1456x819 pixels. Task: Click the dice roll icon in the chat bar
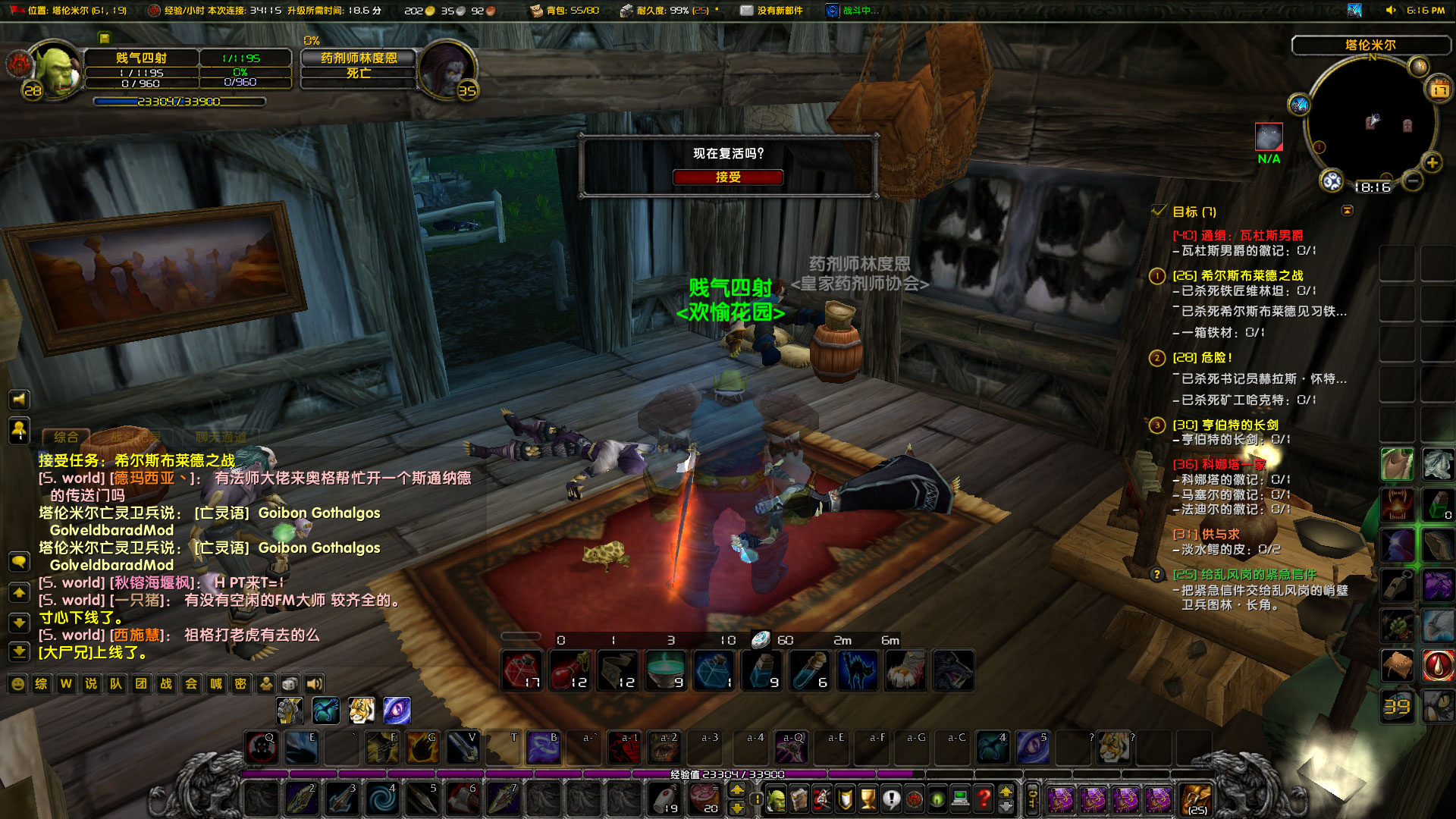point(289,684)
